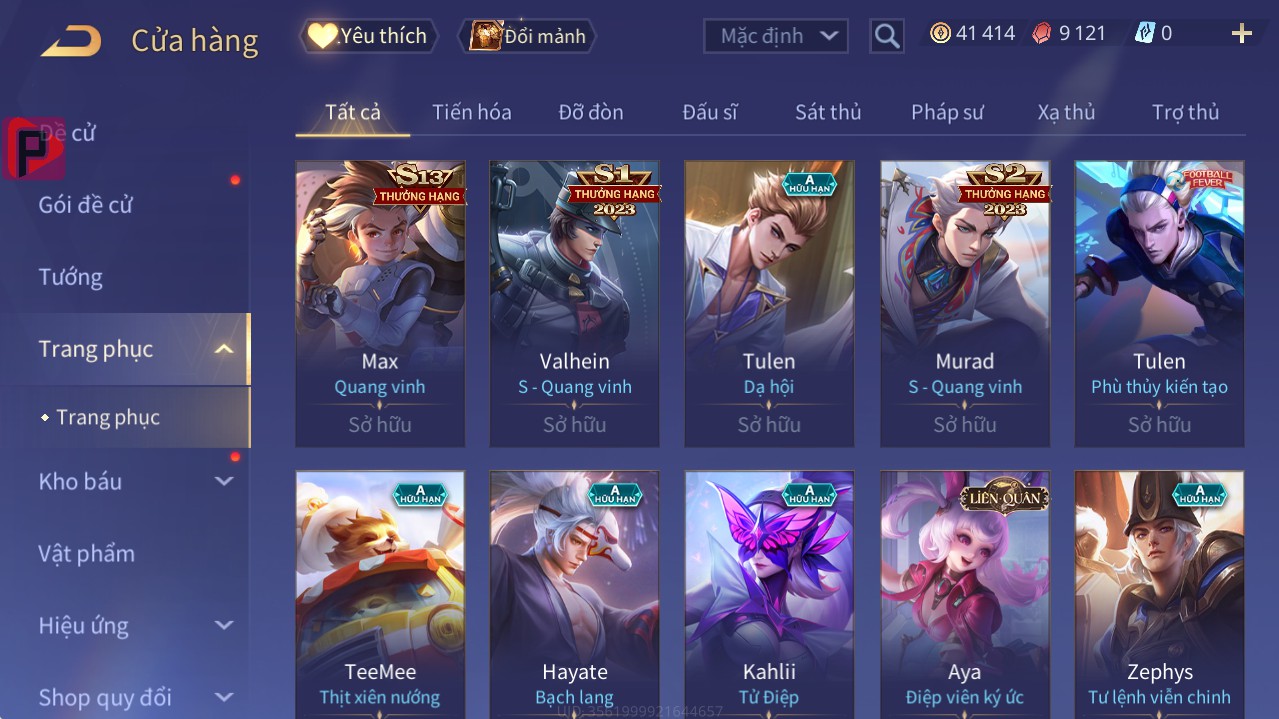Screen dimensions: 1279x719
Task: Choose the Pháp sư tab
Action: tap(946, 112)
